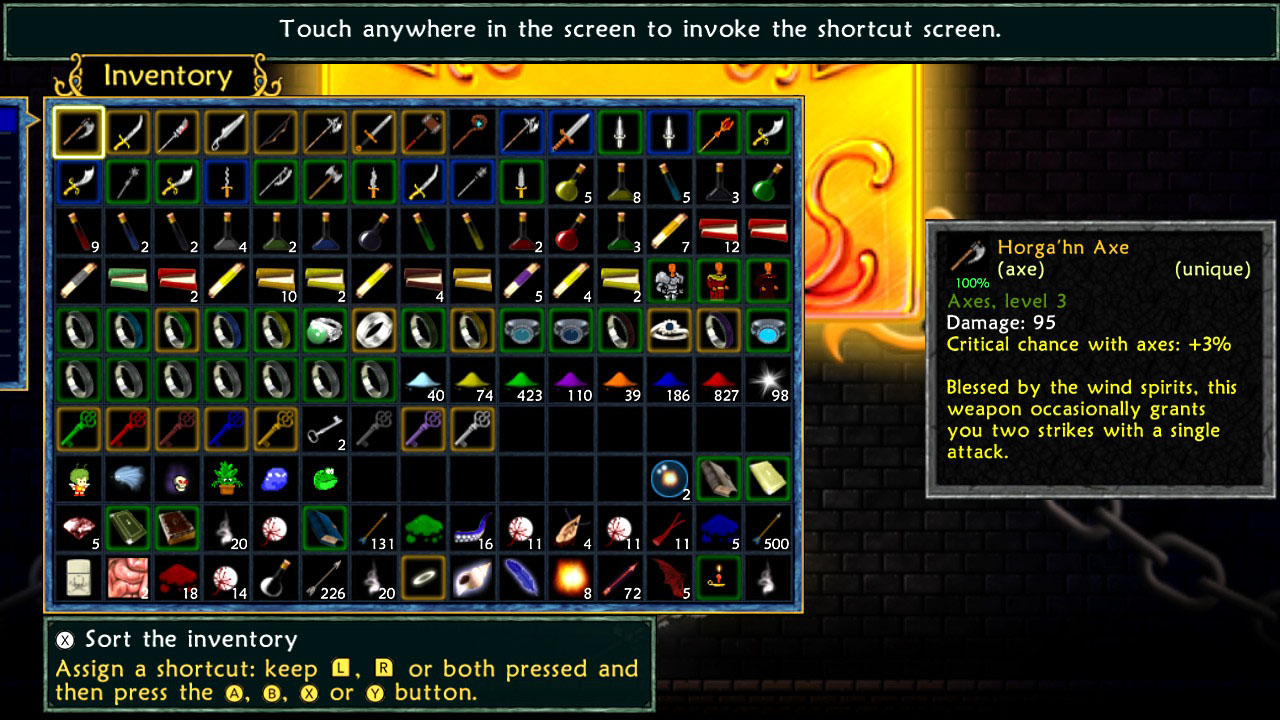Select the red robe armor
The width and height of the screenshot is (1280, 720).
point(720,280)
